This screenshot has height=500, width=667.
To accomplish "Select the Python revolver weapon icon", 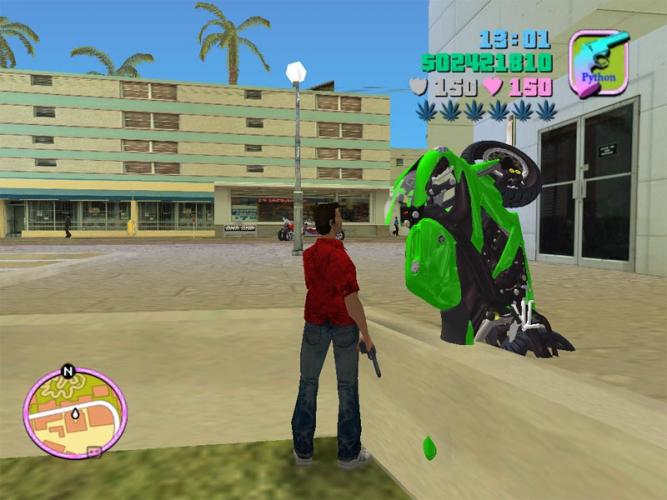I will (598, 62).
